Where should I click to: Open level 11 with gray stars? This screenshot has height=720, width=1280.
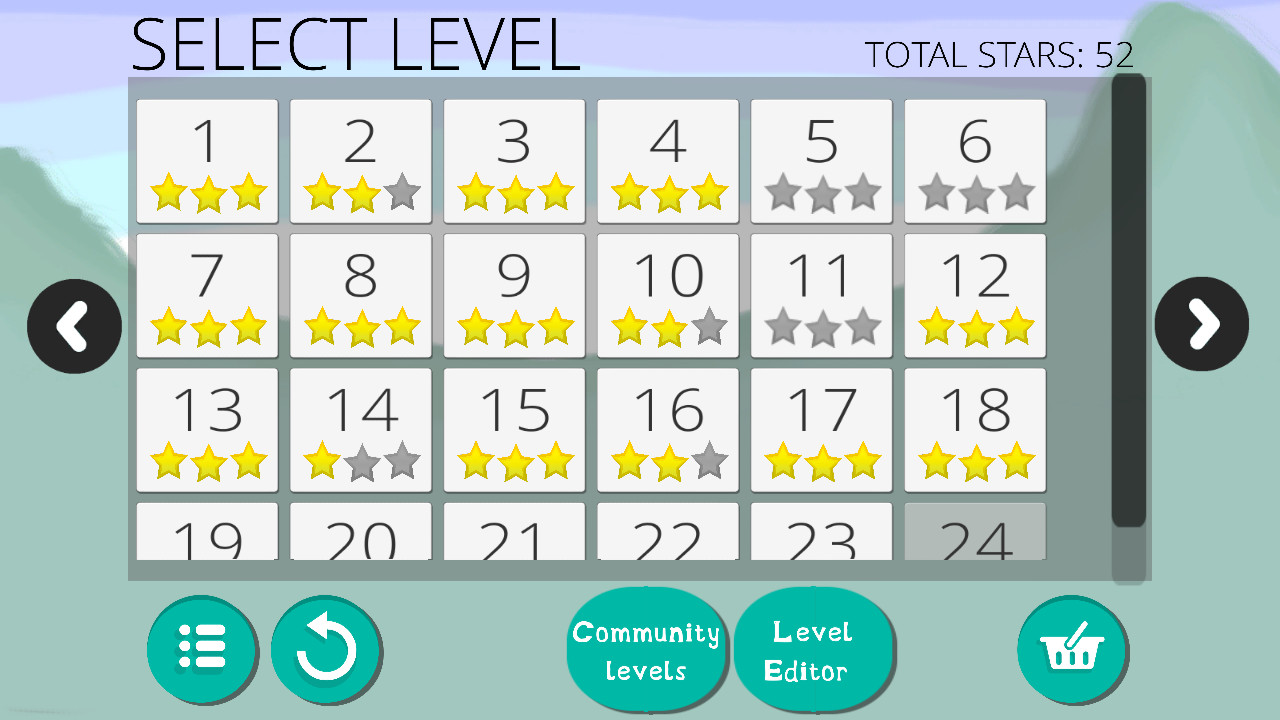point(820,295)
